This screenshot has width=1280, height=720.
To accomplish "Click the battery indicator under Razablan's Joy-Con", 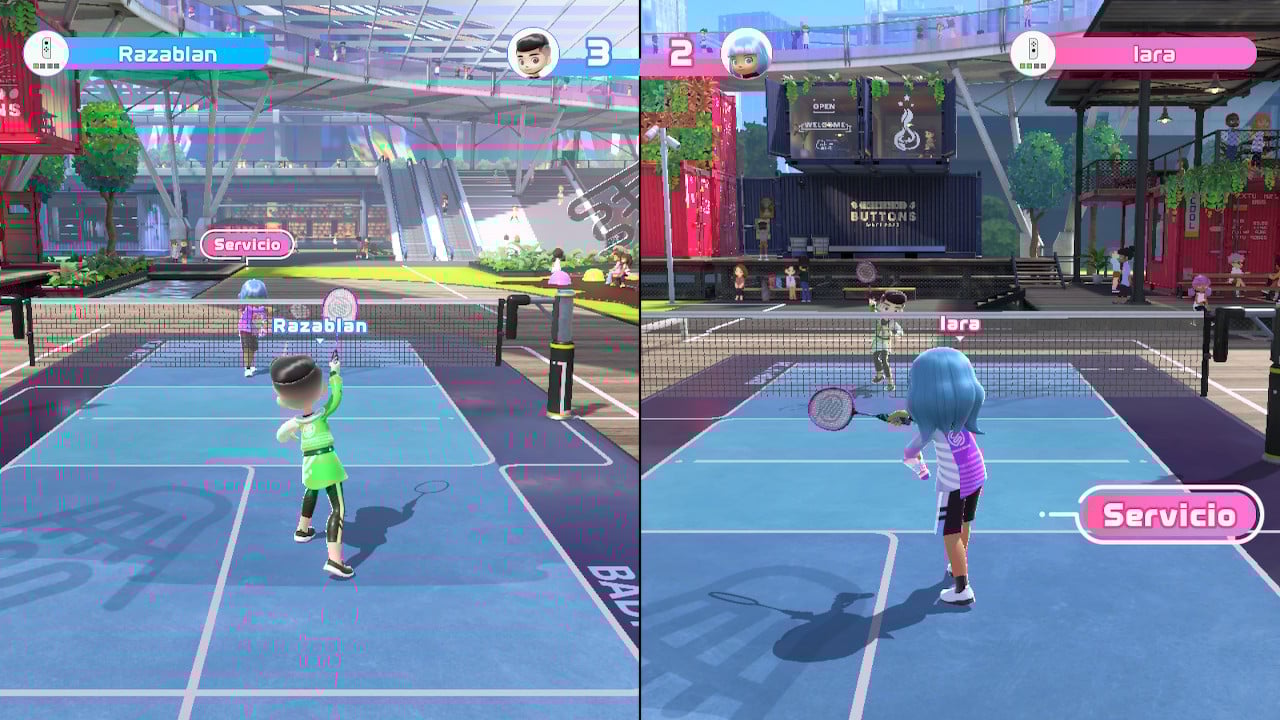I will point(45,66).
